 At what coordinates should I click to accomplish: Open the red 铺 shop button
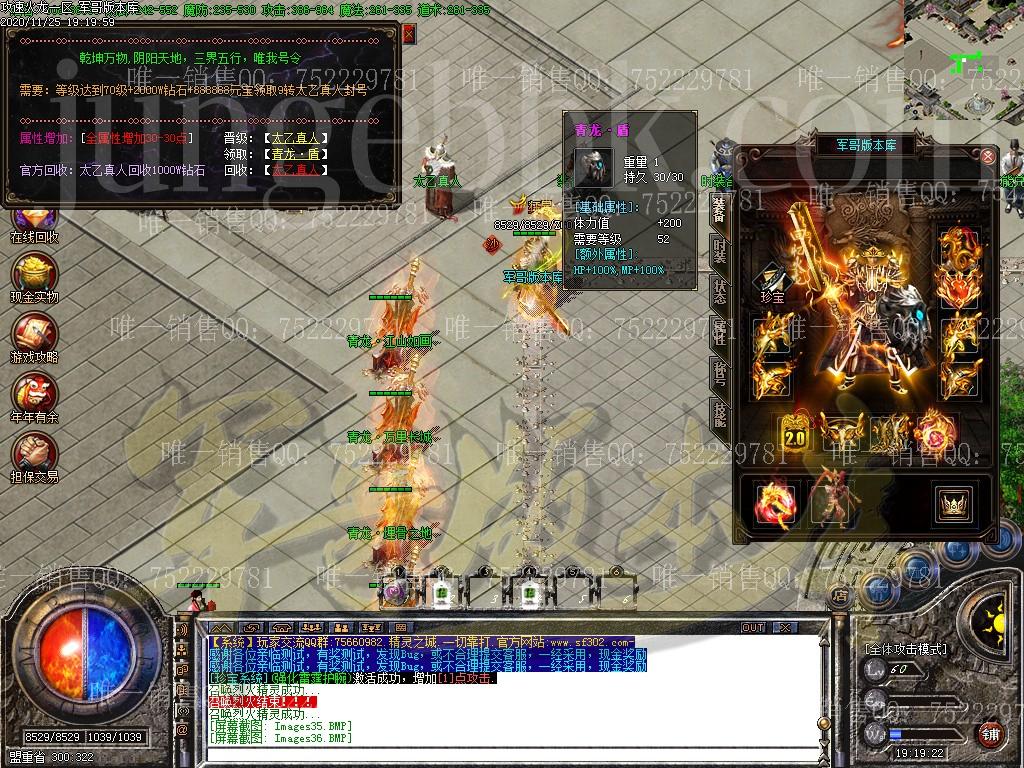[x=990, y=734]
